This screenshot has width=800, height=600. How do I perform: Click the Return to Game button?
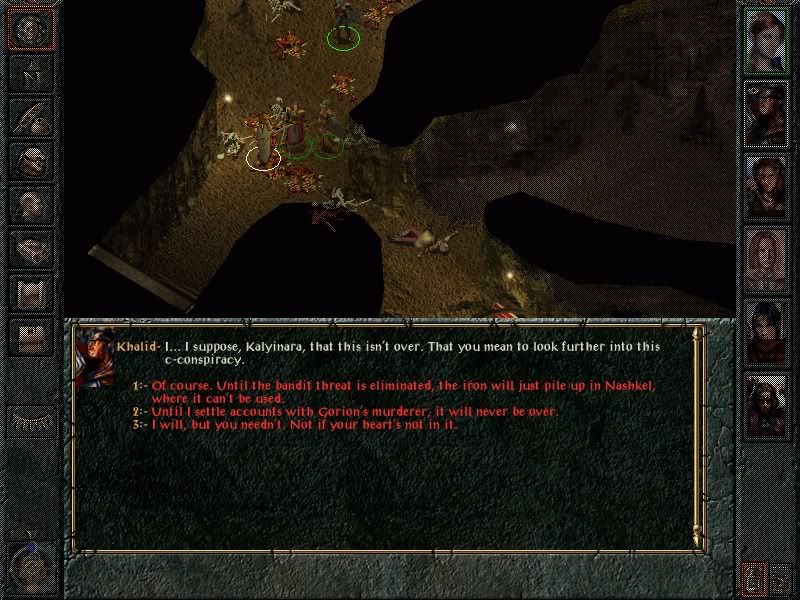[31, 30]
